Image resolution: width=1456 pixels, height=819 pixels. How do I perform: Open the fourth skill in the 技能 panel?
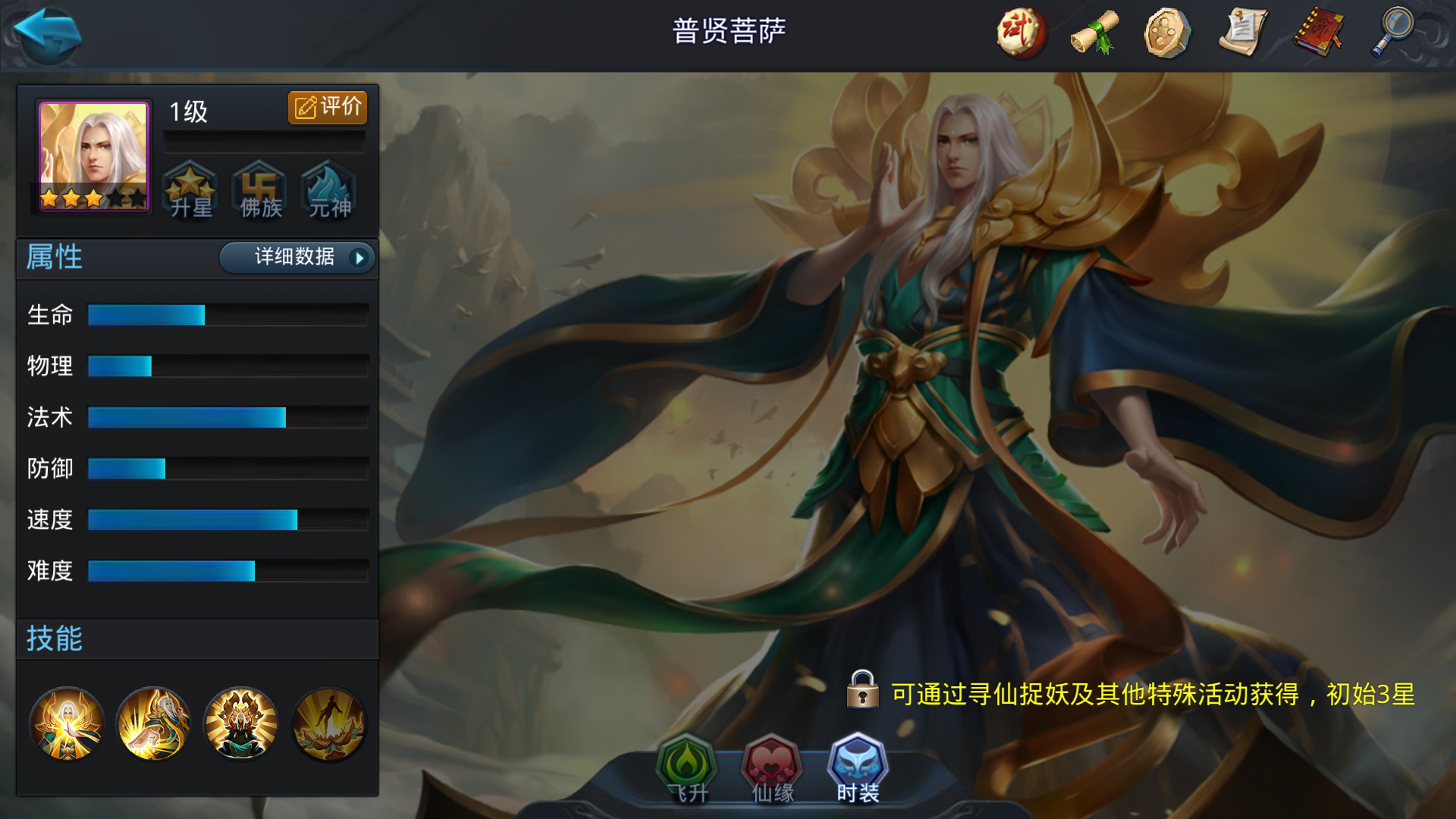pos(328,724)
